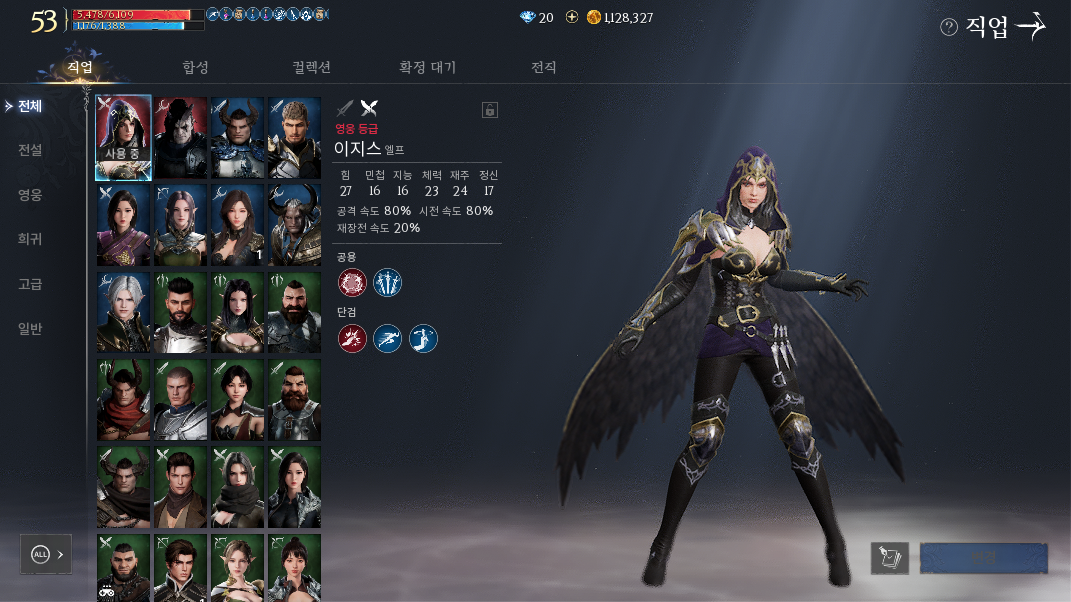Open the 일반 grade list
Image resolution: width=1071 pixels, height=602 pixels.
click(30, 328)
